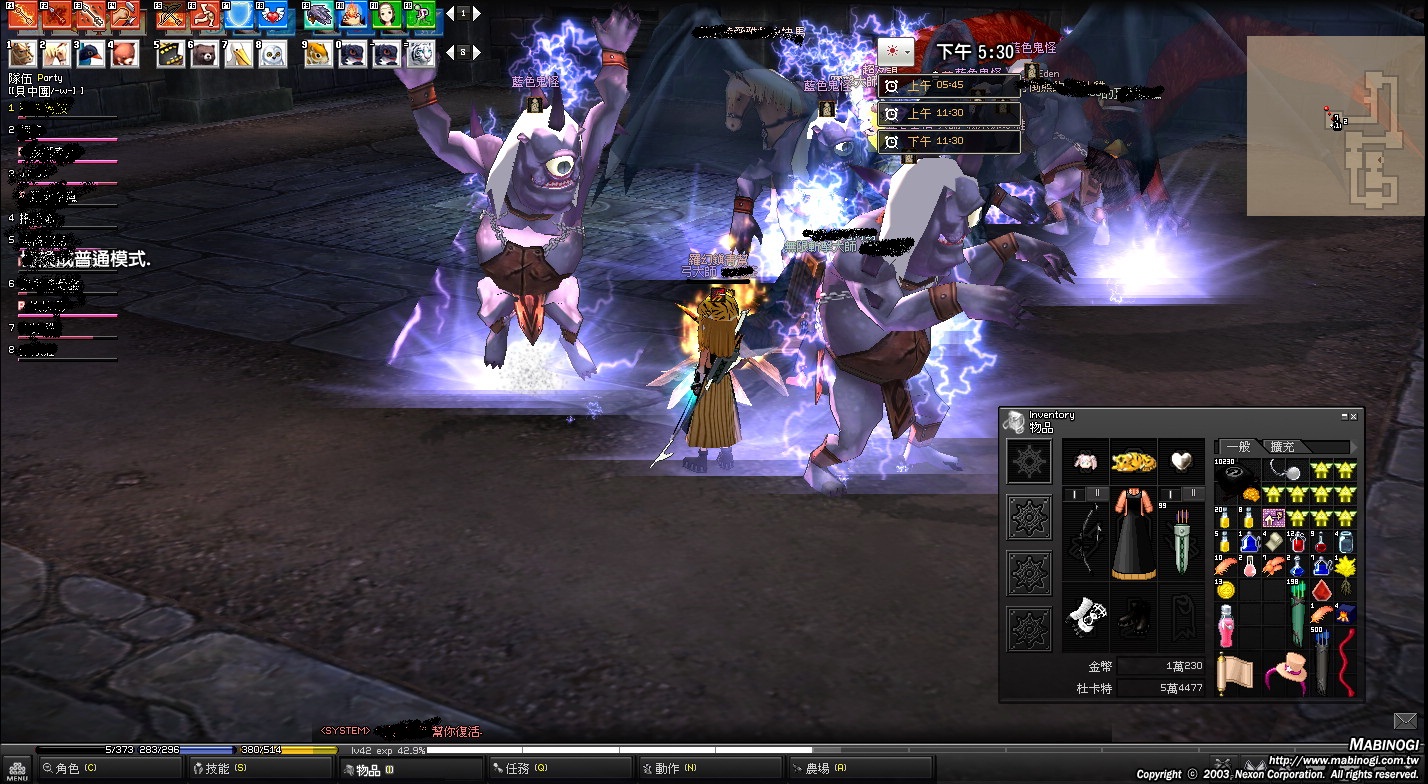Summon the brown bear pet
The height and width of the screenshot is (784, 1428).
(x=204, y=53)
